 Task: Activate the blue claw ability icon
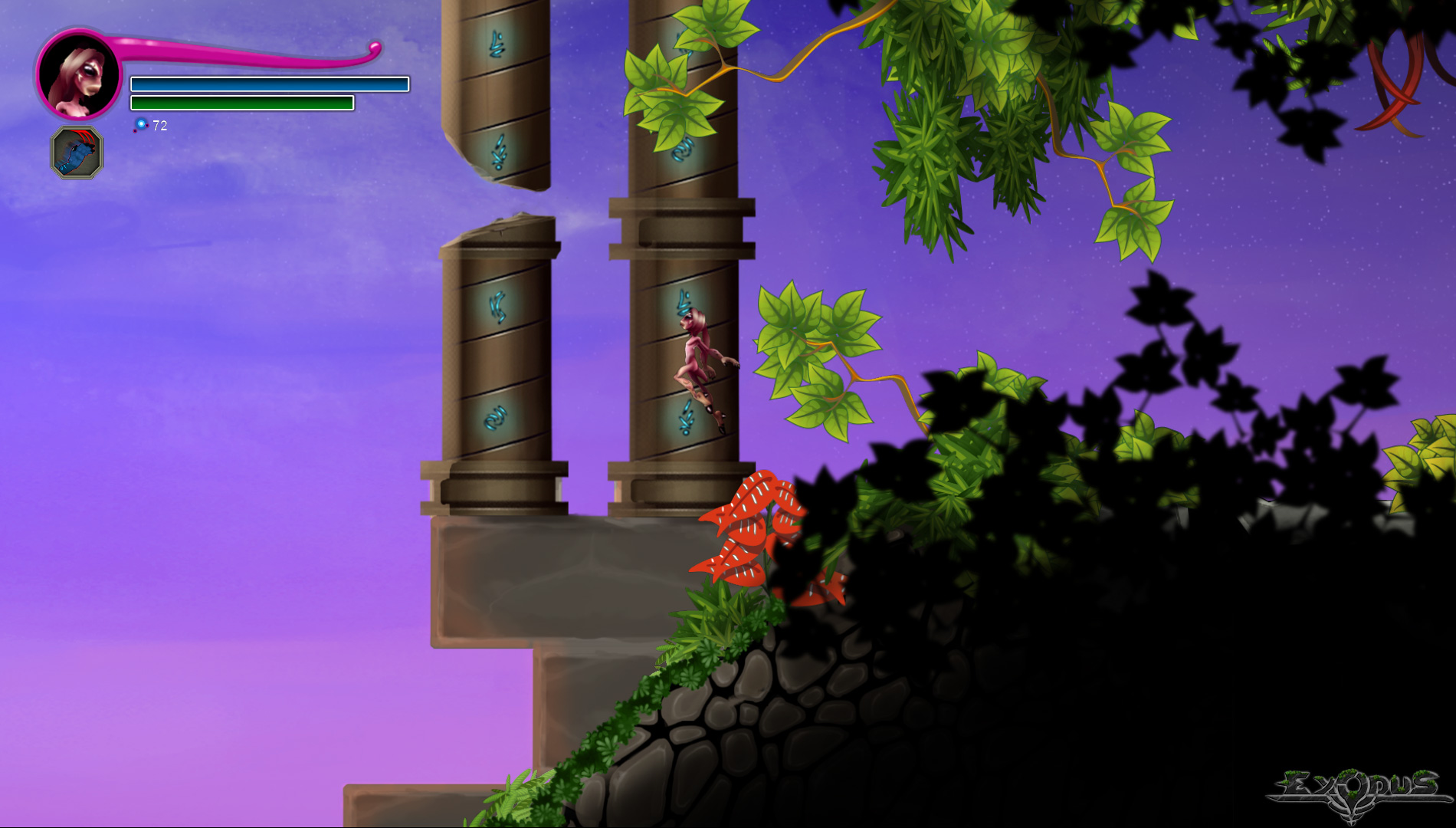77,153
